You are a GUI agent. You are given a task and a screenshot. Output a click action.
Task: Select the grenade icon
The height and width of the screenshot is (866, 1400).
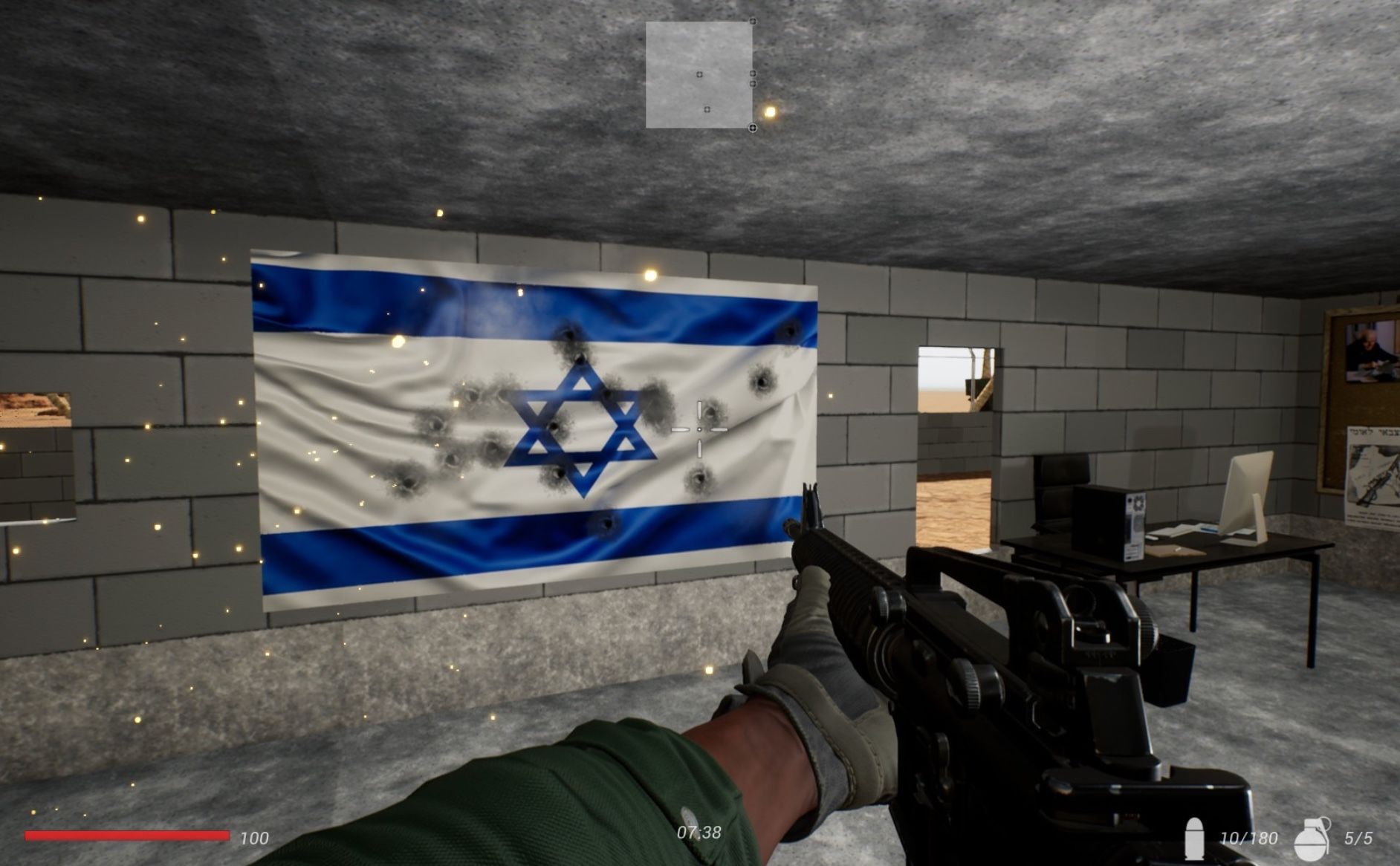click(x=1312, y=838)
